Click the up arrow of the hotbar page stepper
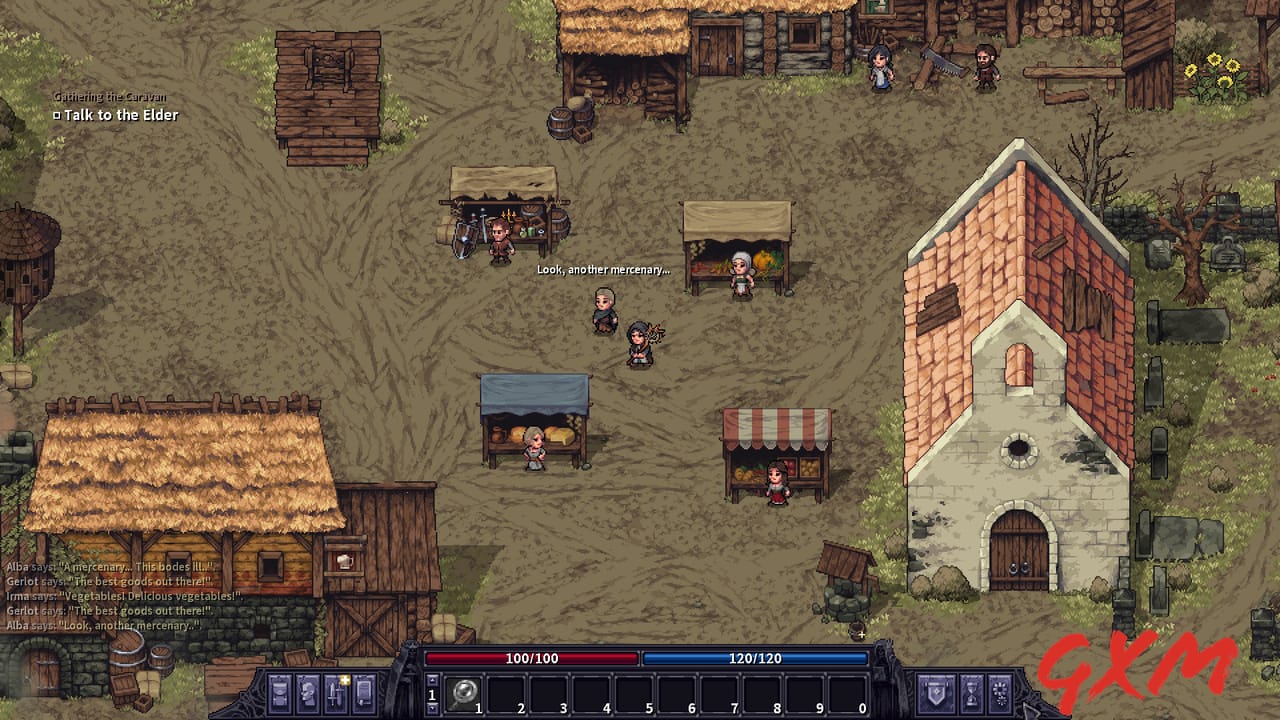1280x720 pixels. (432, 678)
